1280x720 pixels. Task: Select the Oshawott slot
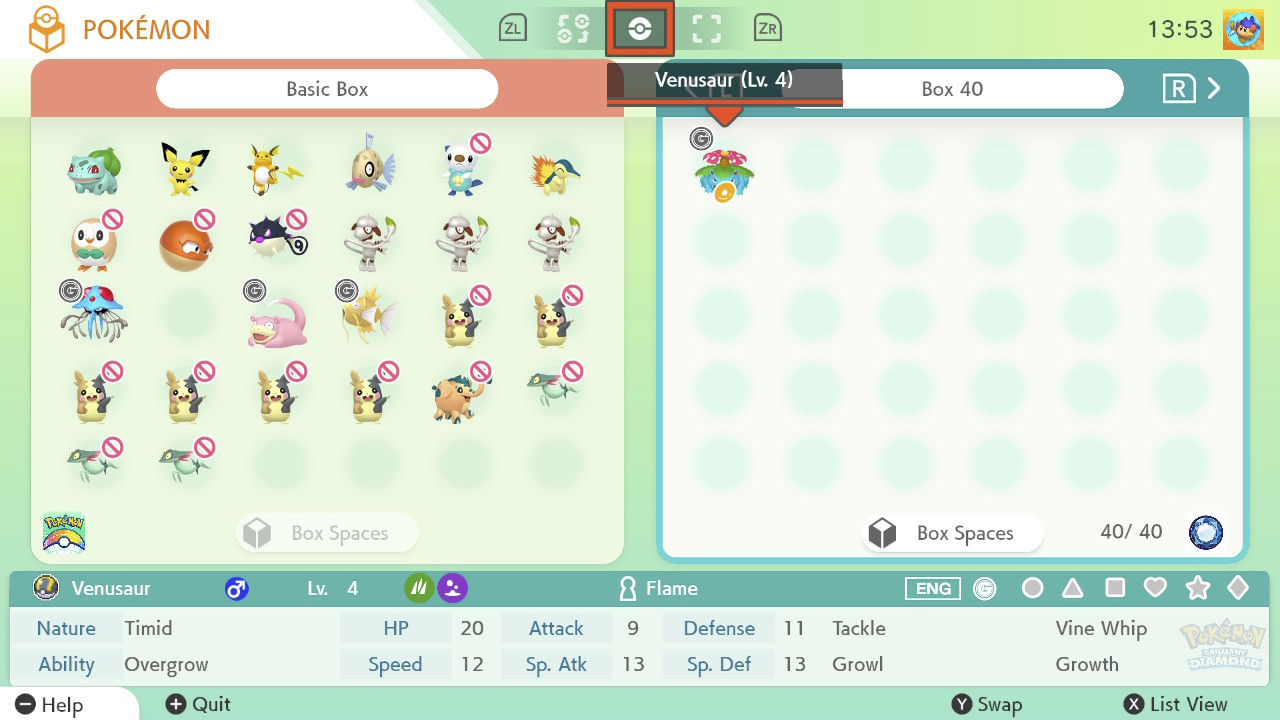coord(462,168)
